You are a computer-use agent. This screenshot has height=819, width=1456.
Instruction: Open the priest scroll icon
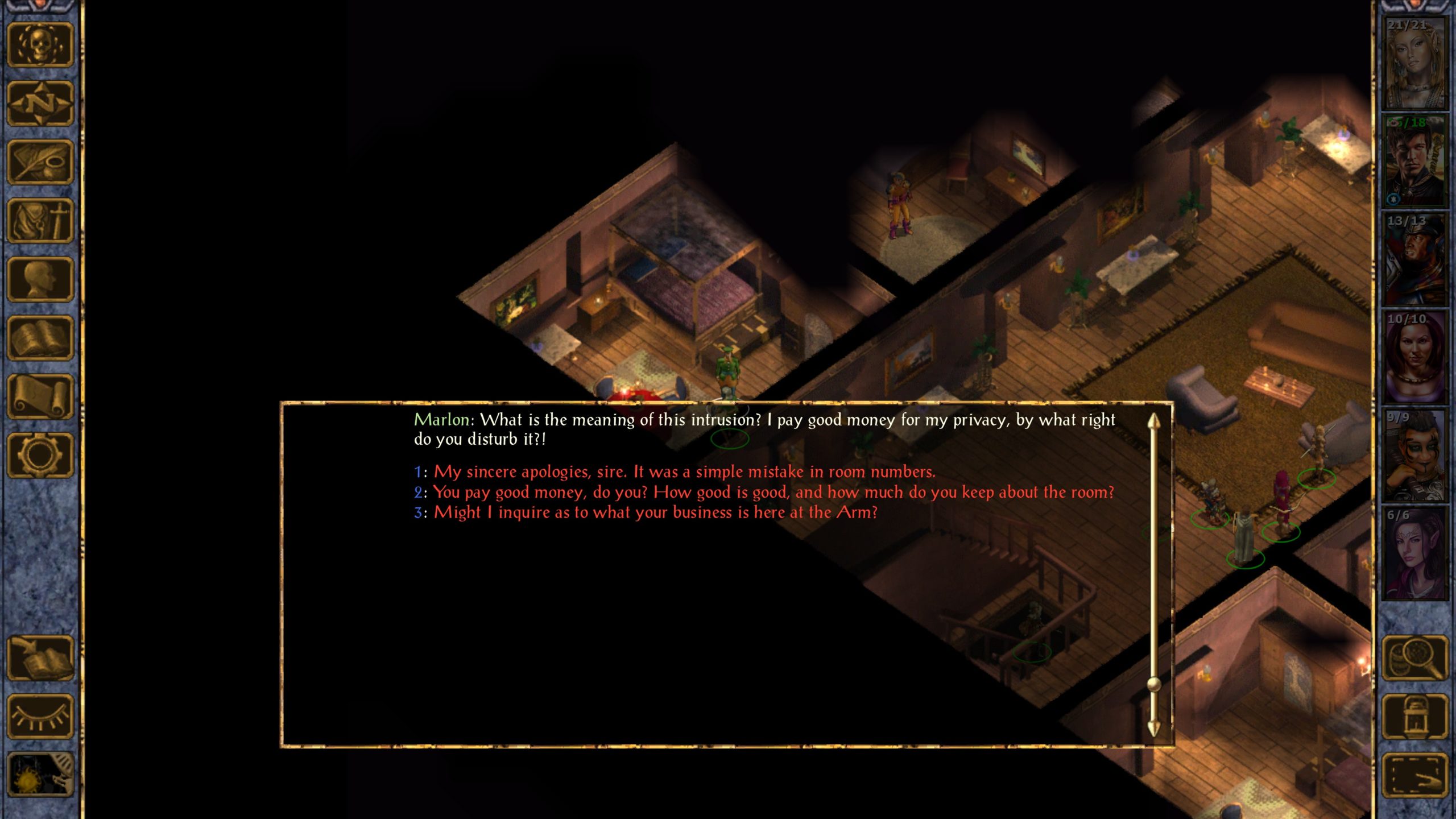coord(40,396)
